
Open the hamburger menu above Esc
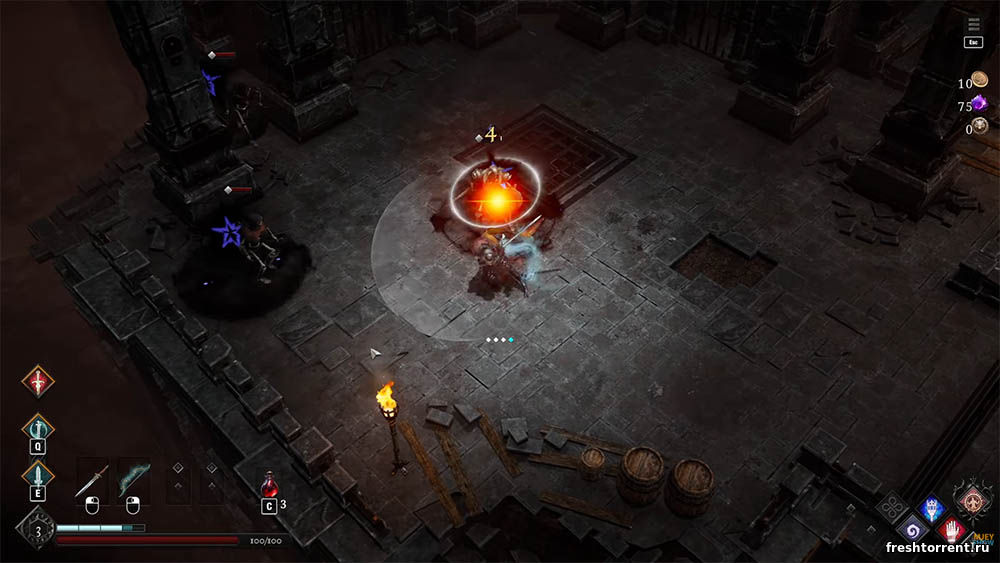point(974,24)
